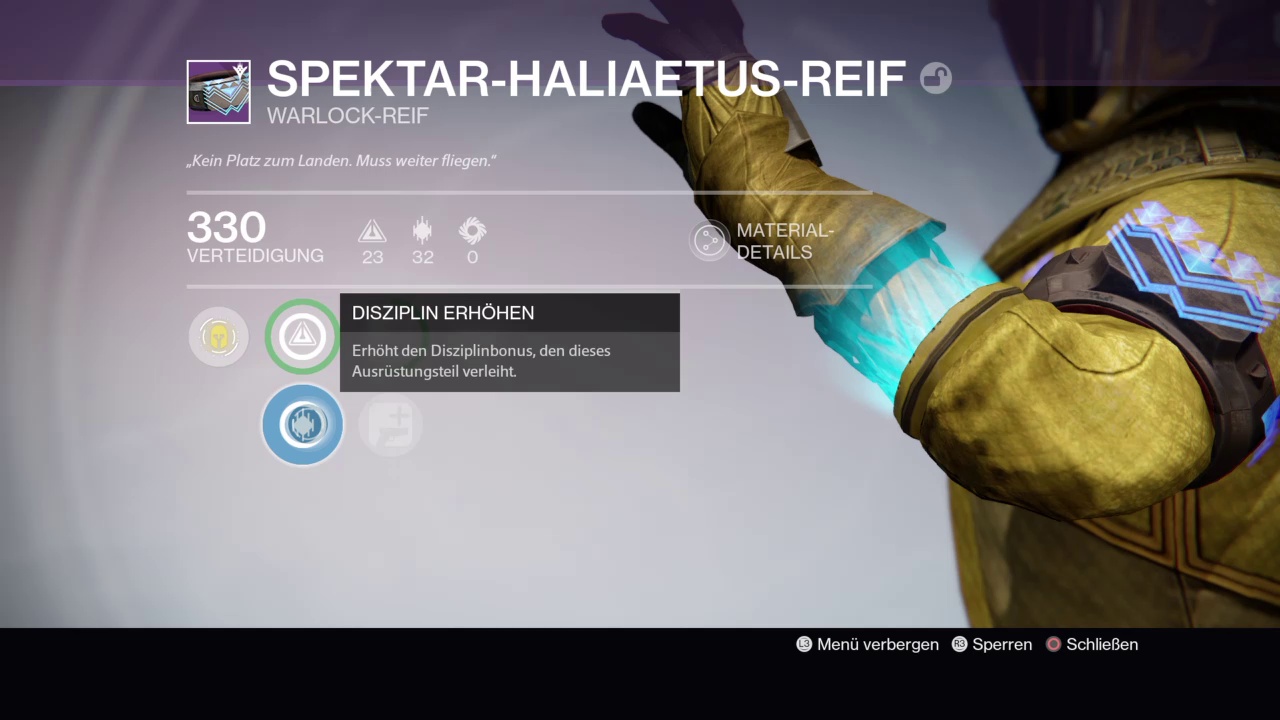
Task: Activate the Disziplin Erhöhen perk node
Action: 302,337
